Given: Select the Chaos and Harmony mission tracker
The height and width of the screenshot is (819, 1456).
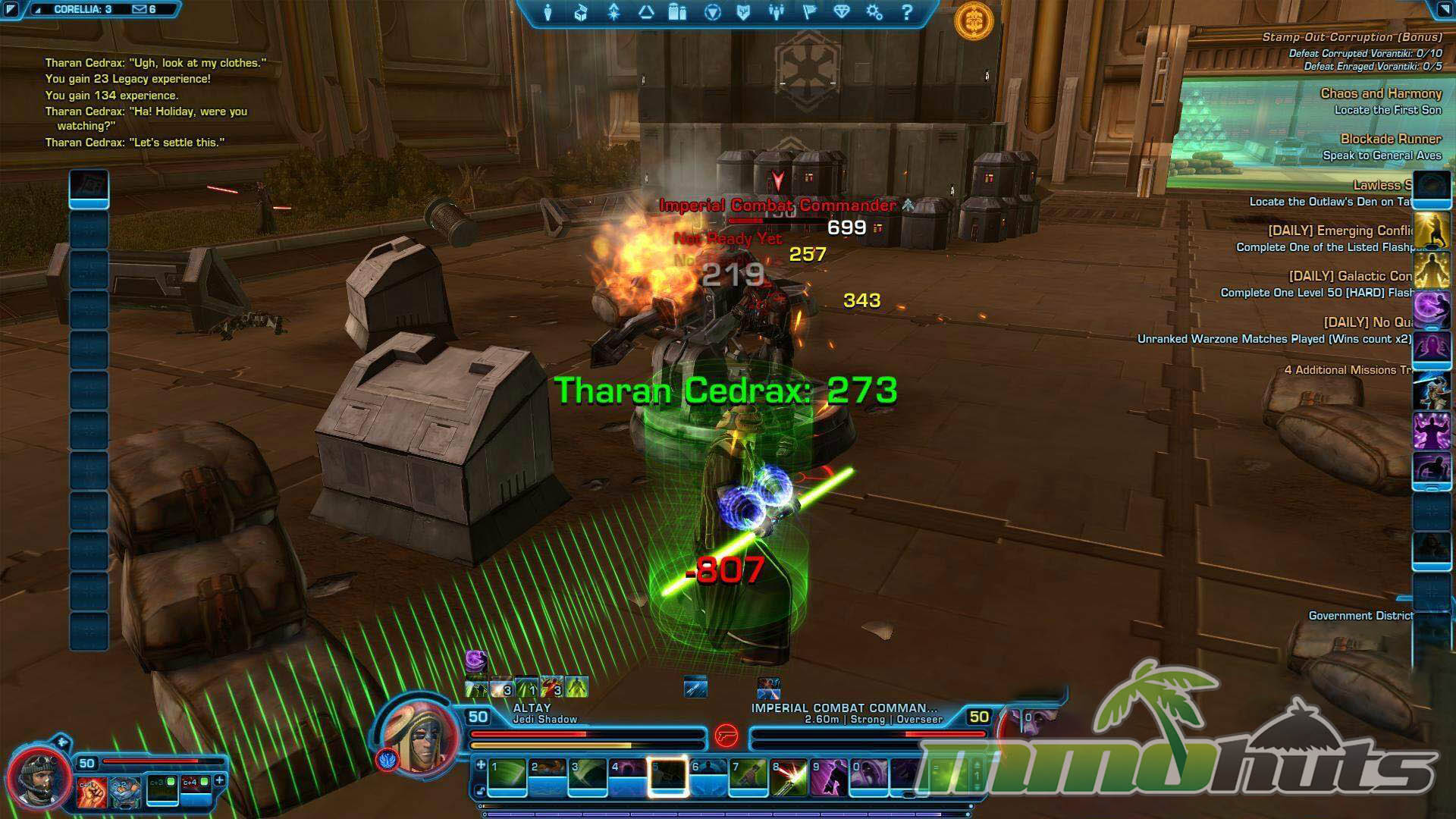Looking at the screenshot, I should pos(1380,94).
